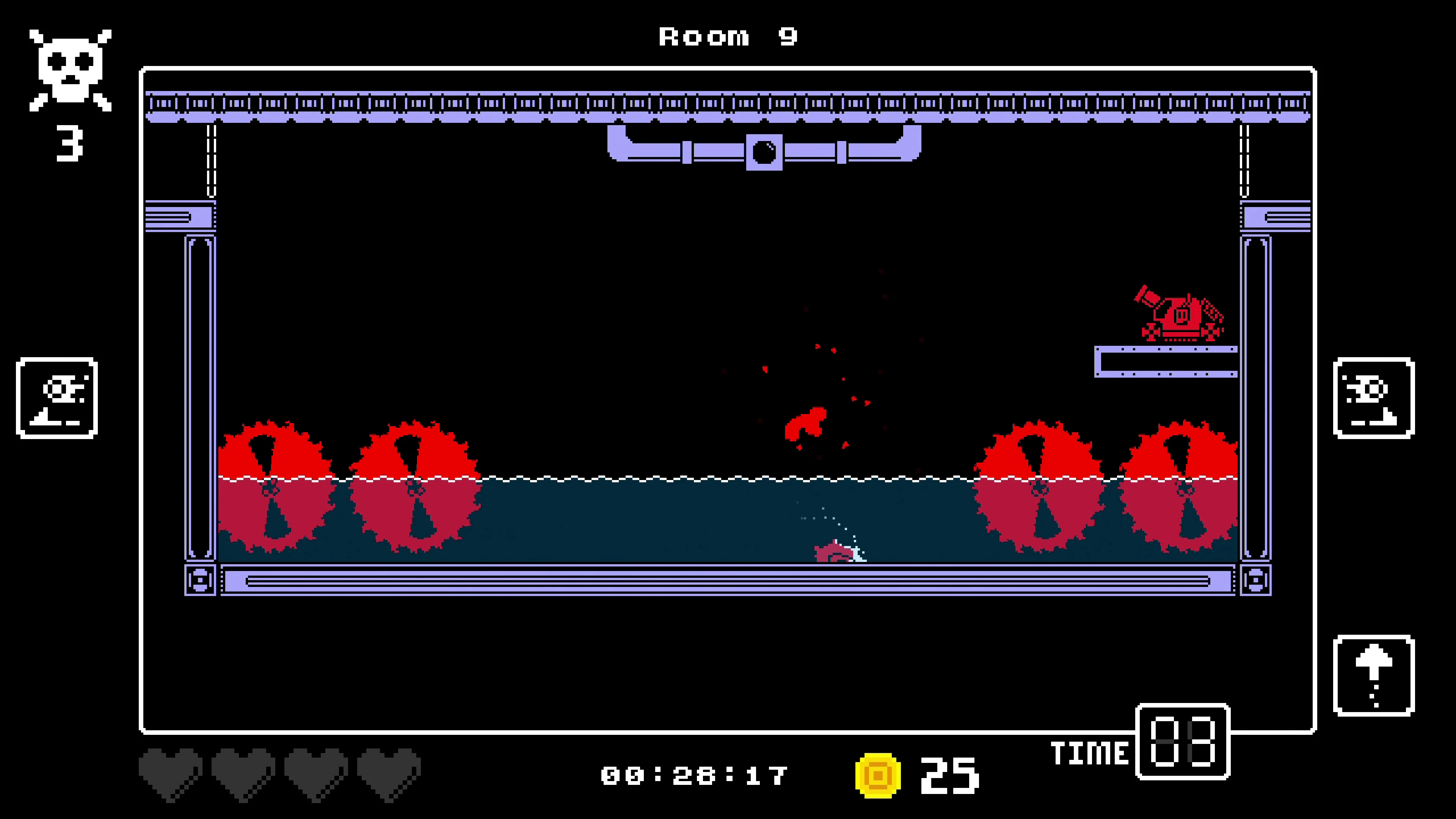Click the elapsed timer reading 00:28:17
The image size is (1456, 819).
point(695,775)
